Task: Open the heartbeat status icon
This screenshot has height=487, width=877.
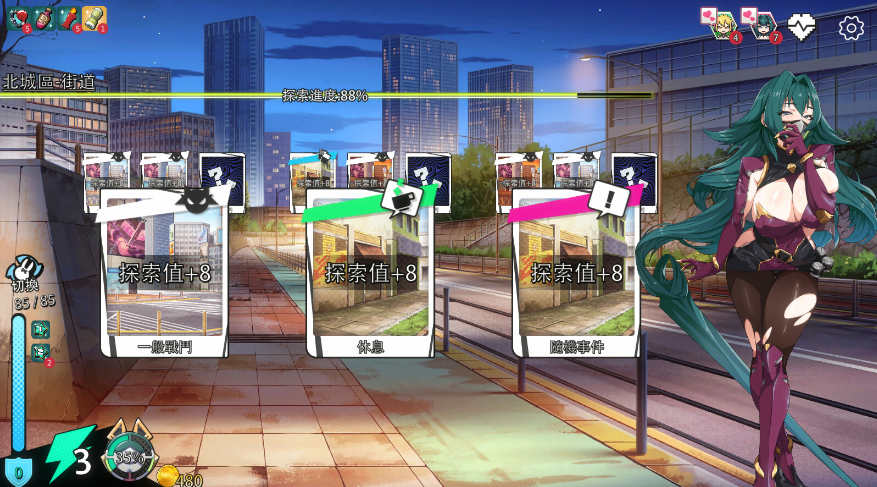Action: point(802,27)
